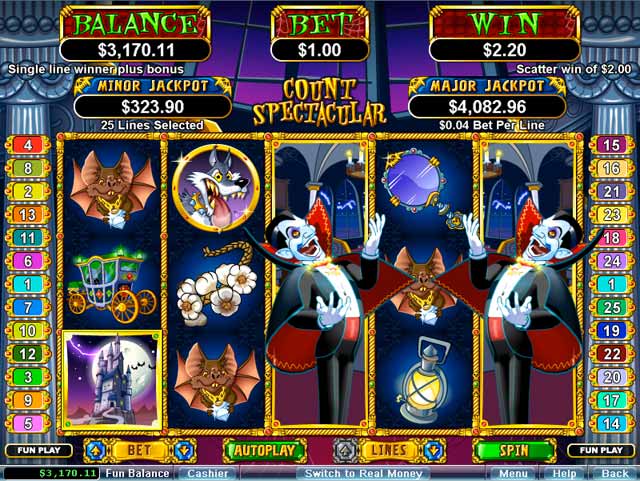Open the Help page

pyautogui.click(x=564, y=473)
